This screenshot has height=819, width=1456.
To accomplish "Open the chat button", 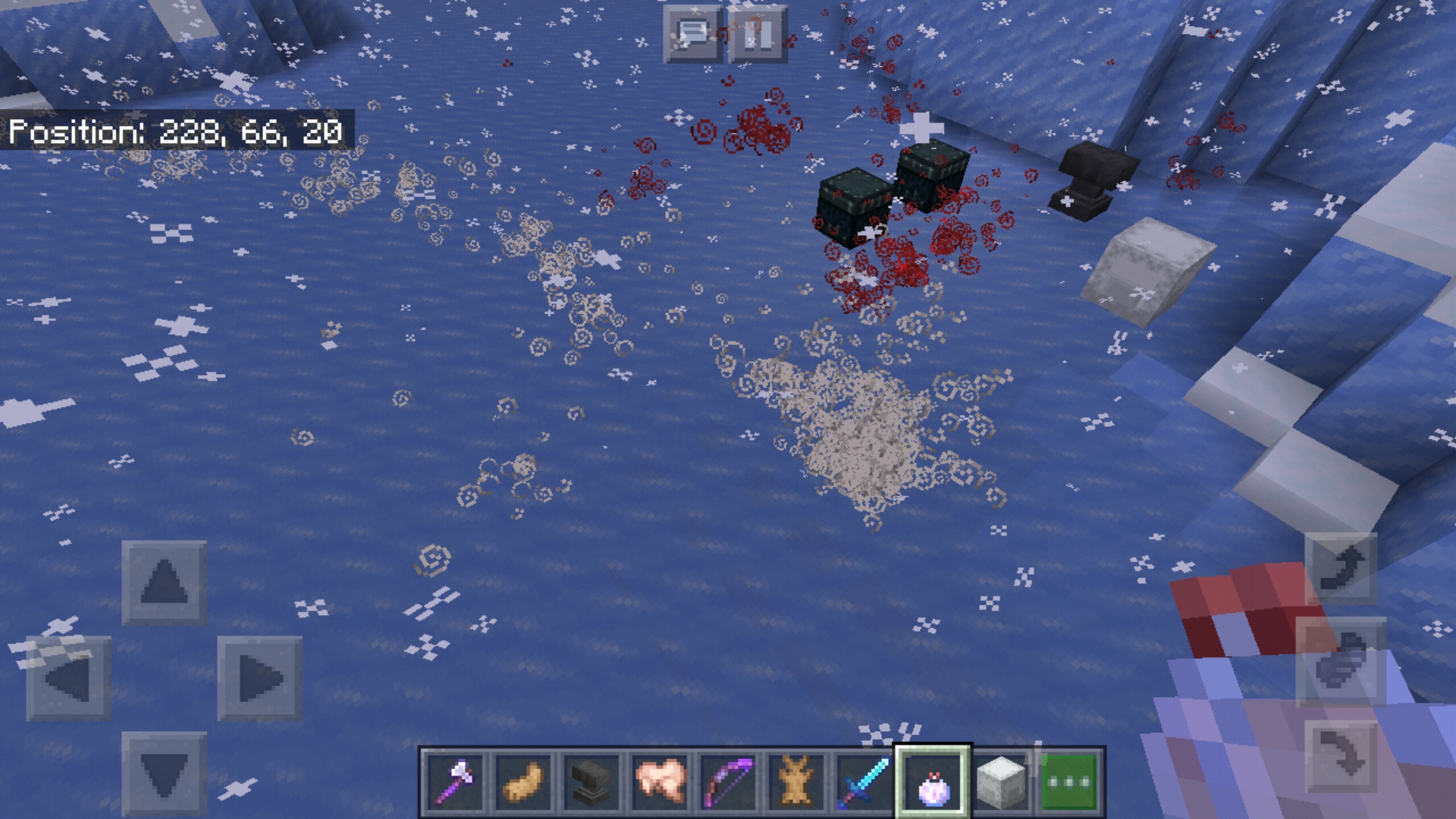I will 692,34.
